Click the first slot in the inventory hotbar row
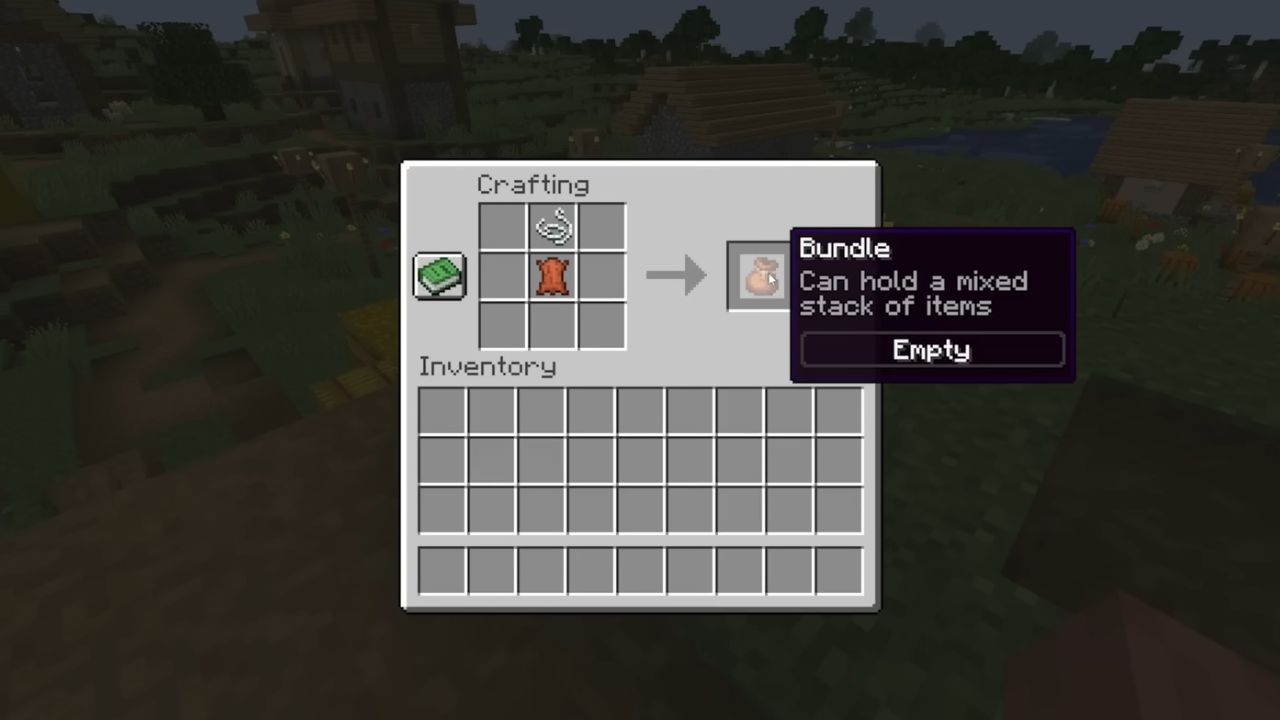 click(x=441, y=570)
